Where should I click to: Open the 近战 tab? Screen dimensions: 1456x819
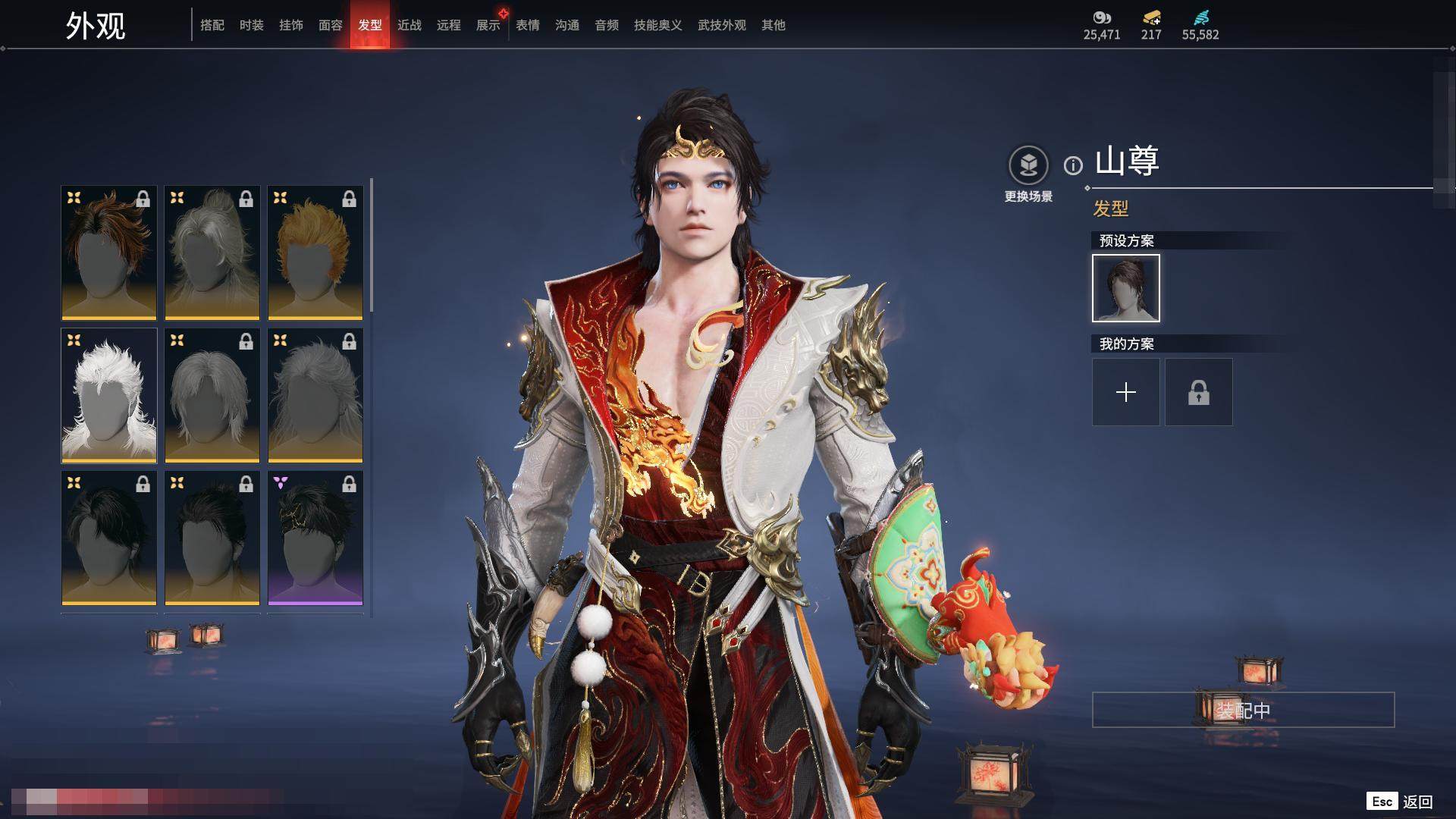pos(409,25)
